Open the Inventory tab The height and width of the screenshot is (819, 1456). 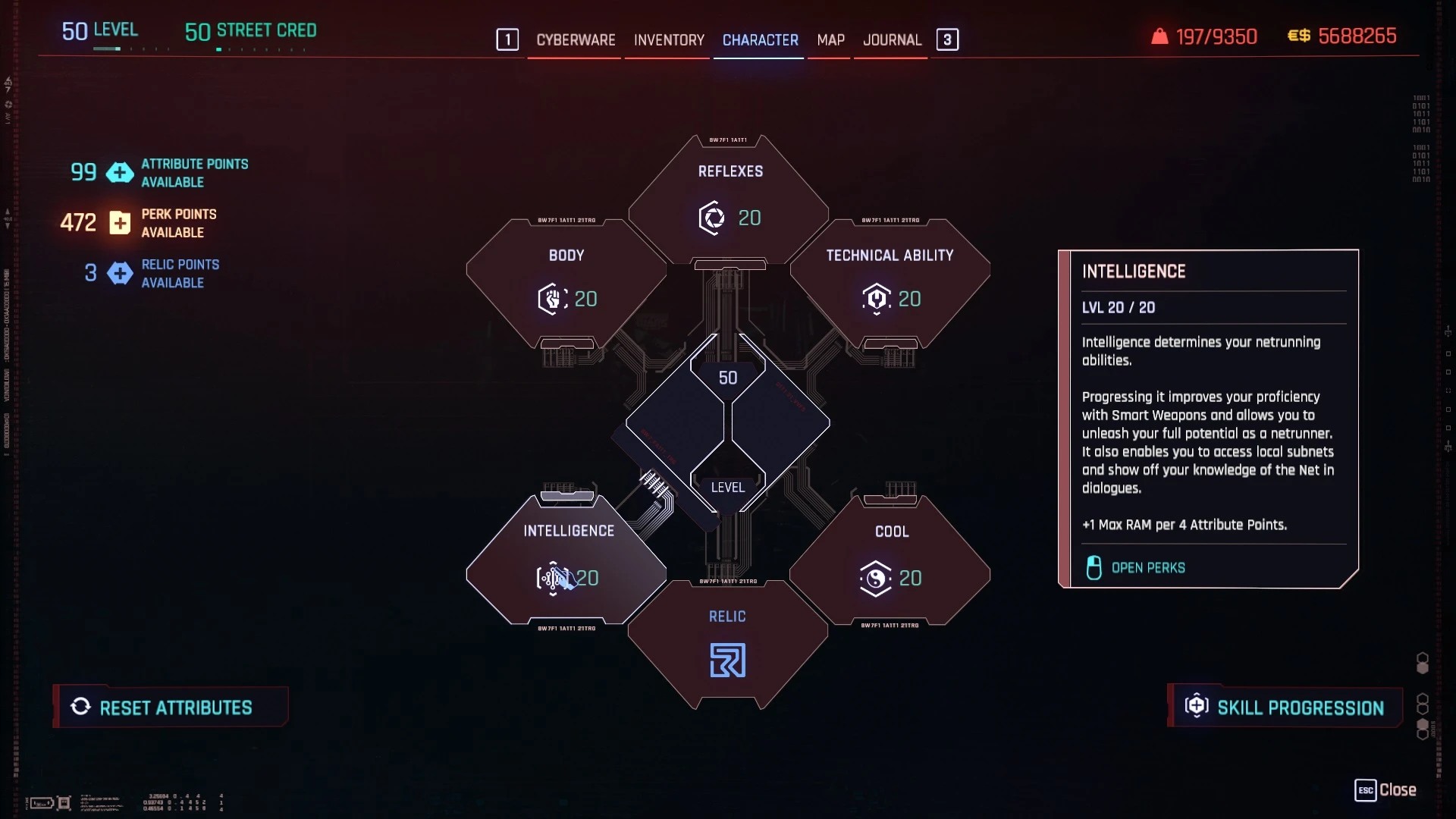[669, 40]
